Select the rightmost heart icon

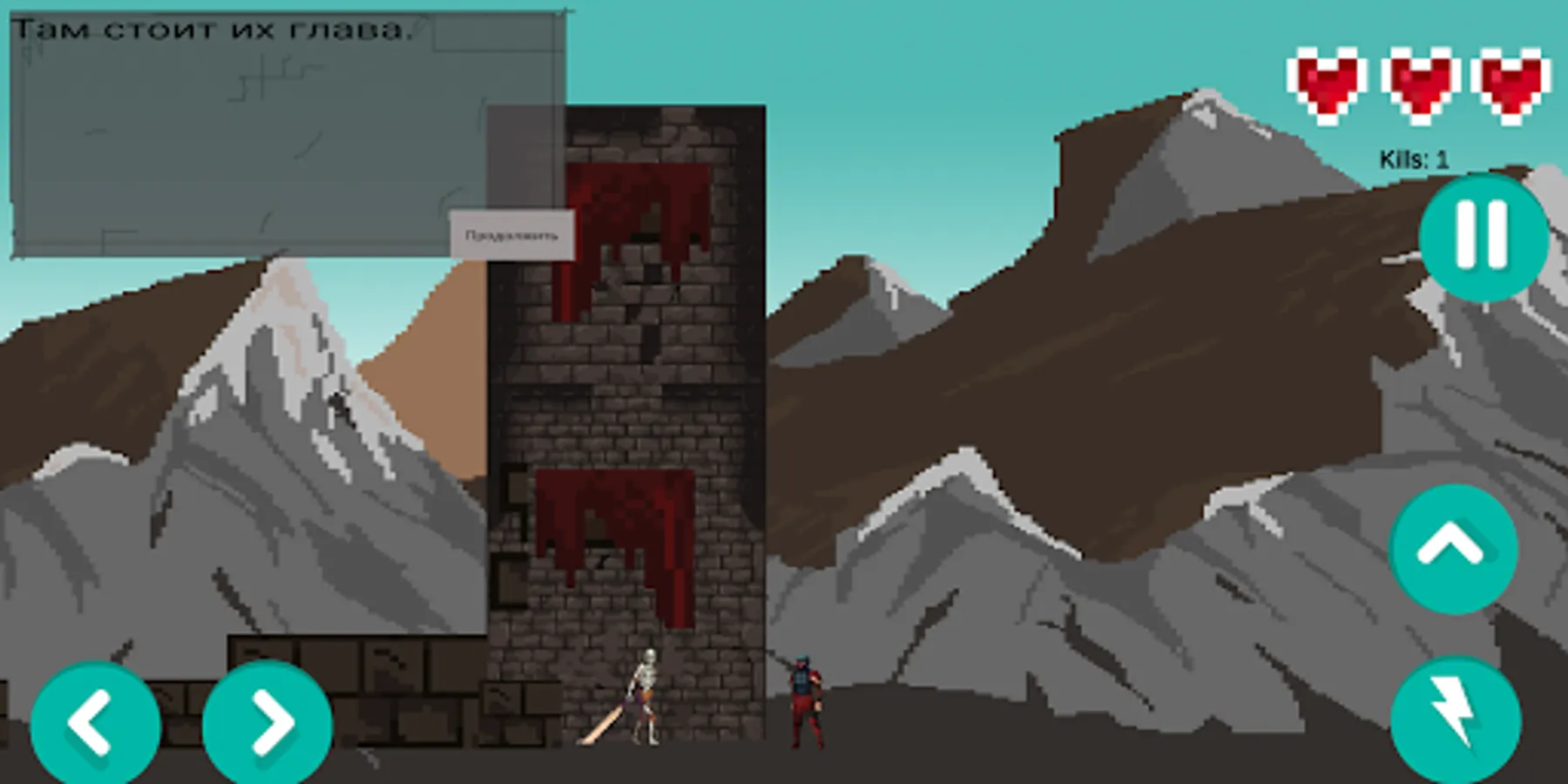[1511, 83]
